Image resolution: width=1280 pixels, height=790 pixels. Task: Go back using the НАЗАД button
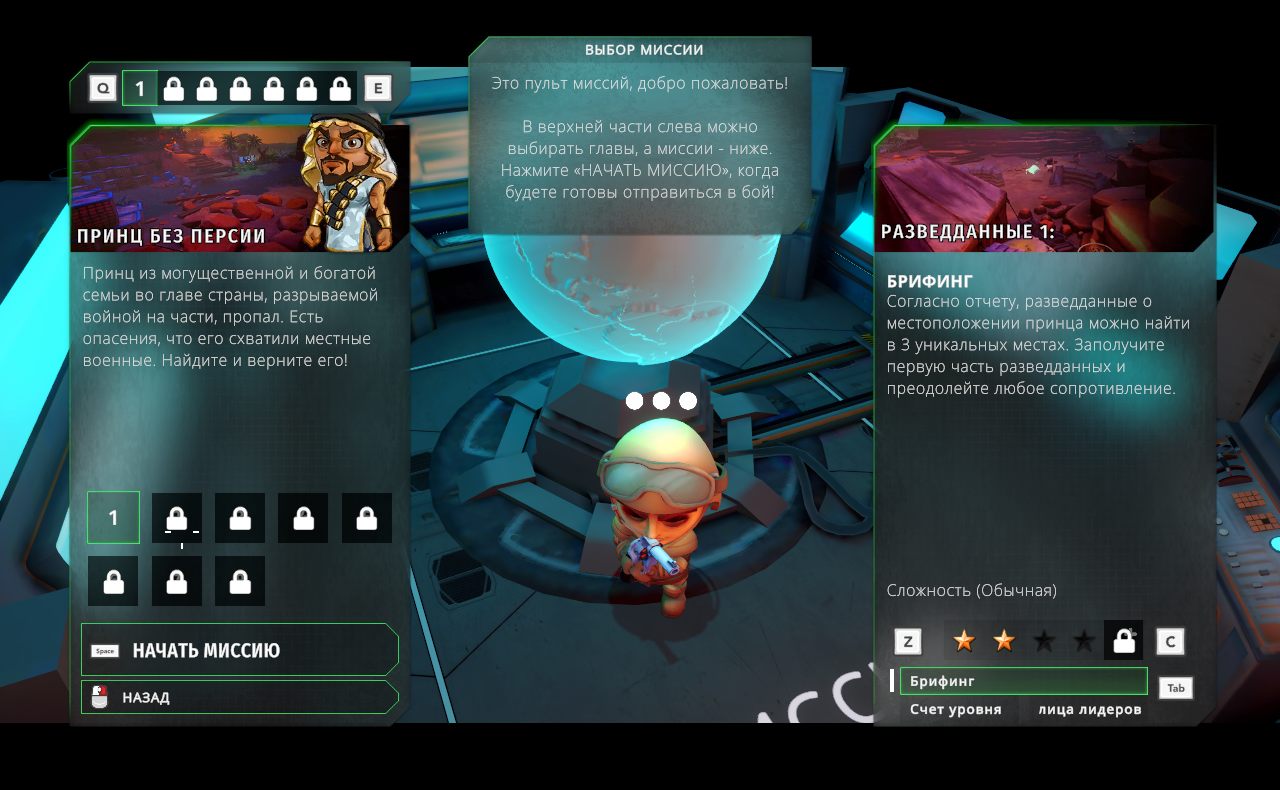click(240, 697)
